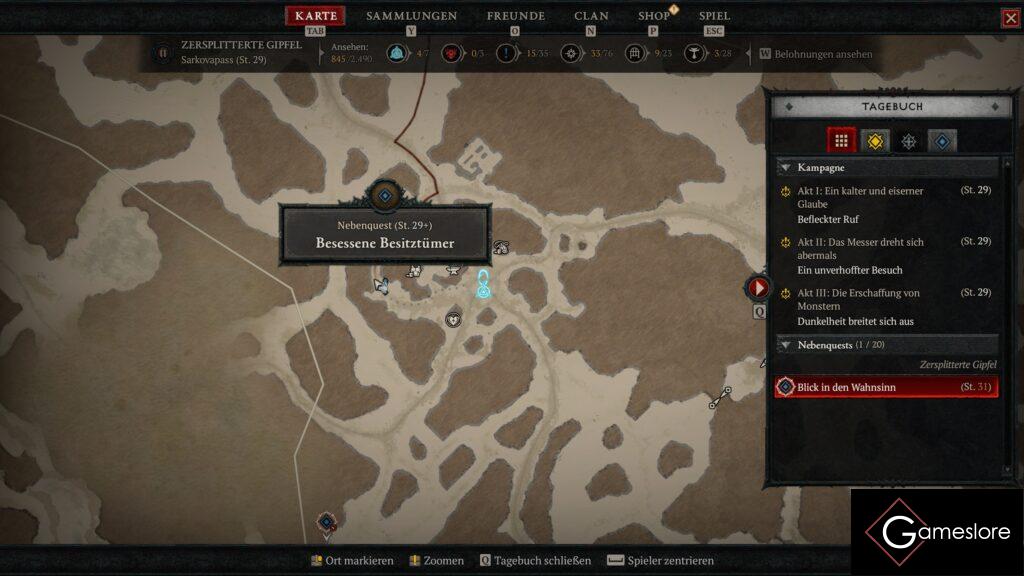The width and height of the screenshot is (1024, 576).
Task: Collapse the Kampagne section
Action: pyautogui.click(x=786, y=168)
